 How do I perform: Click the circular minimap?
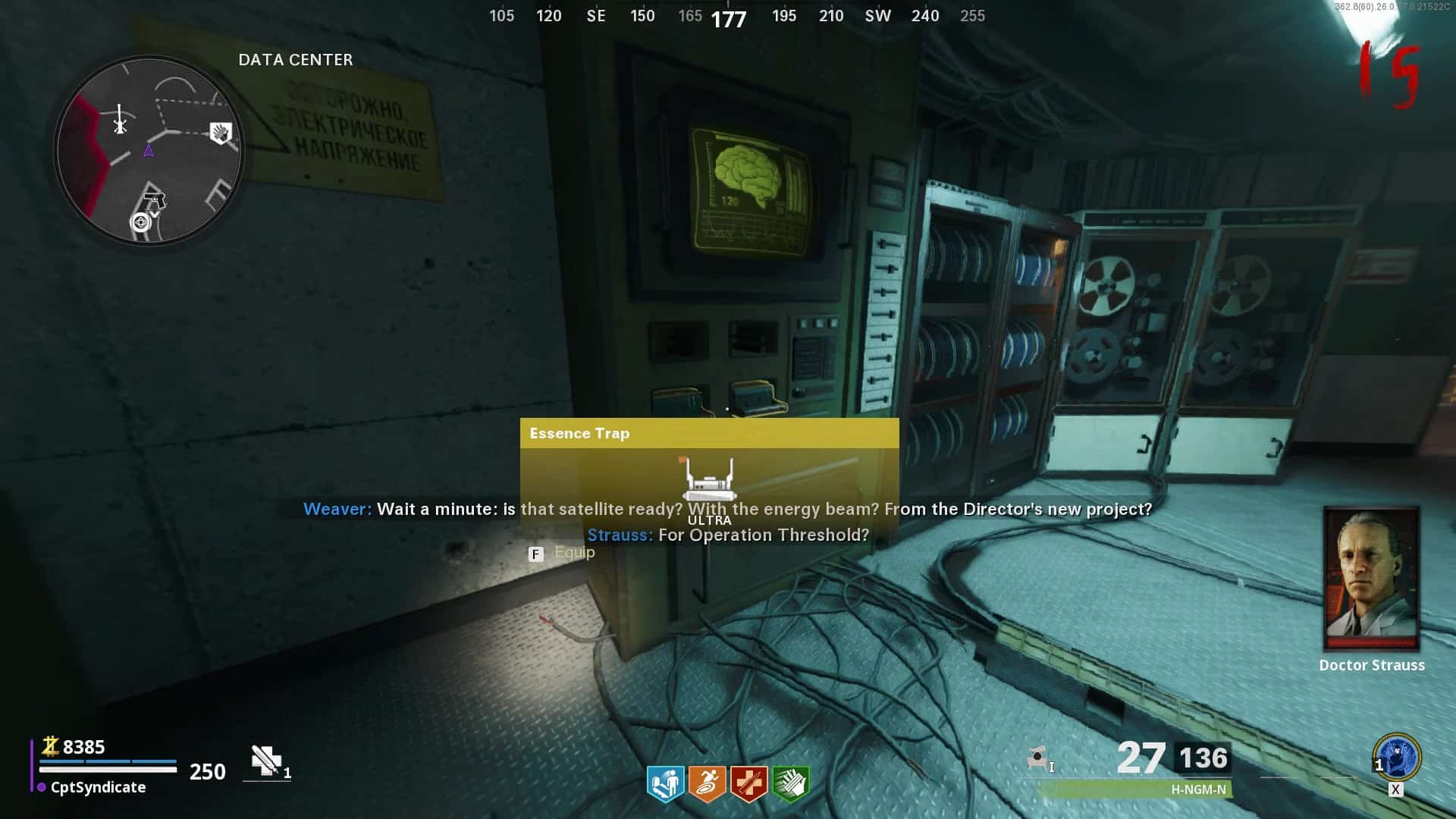[149, 151]
